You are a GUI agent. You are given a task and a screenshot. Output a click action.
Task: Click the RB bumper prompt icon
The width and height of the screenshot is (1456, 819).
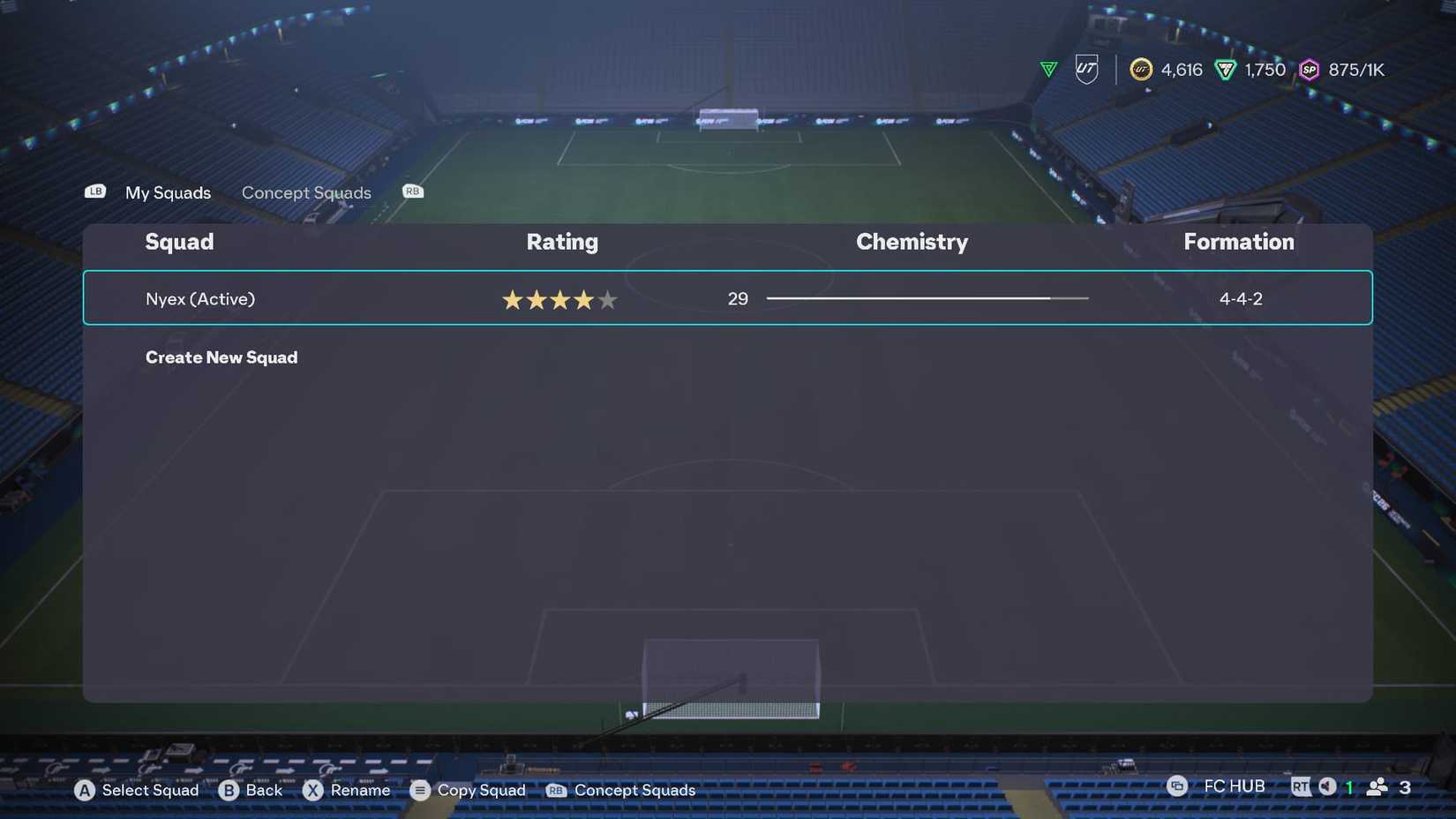(411, 191)
